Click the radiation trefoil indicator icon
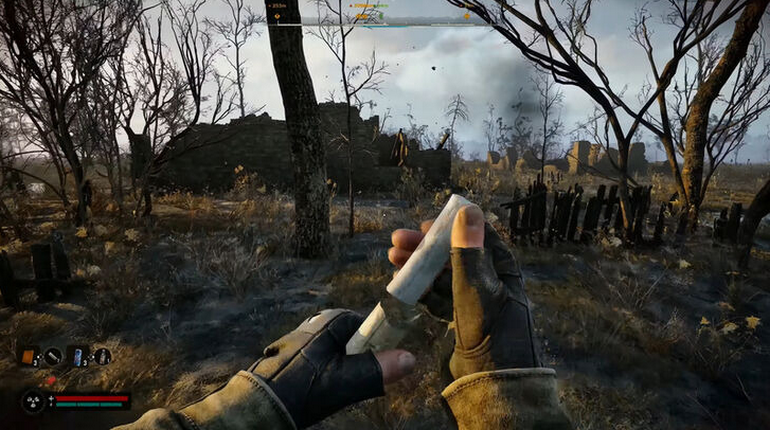 coord(33,401)
